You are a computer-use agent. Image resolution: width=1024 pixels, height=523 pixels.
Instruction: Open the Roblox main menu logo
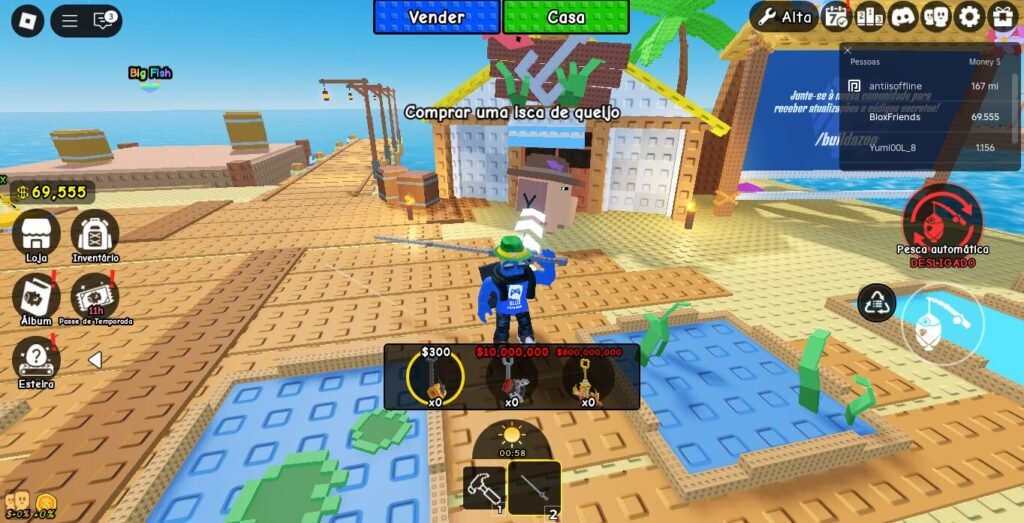point(27,20)
